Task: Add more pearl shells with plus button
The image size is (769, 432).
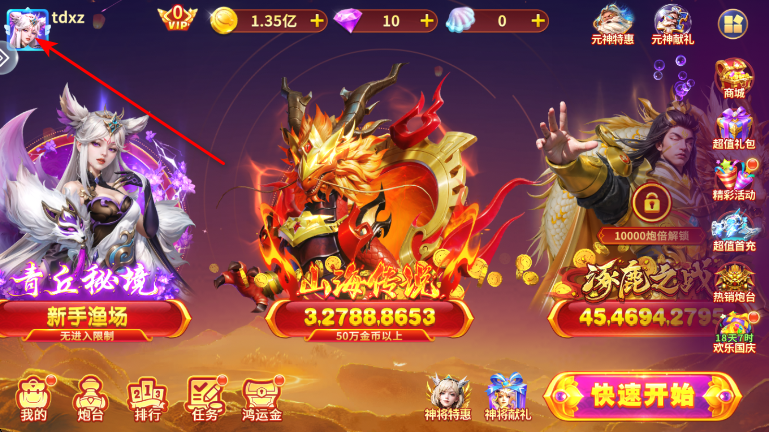Action: (538, 20)
